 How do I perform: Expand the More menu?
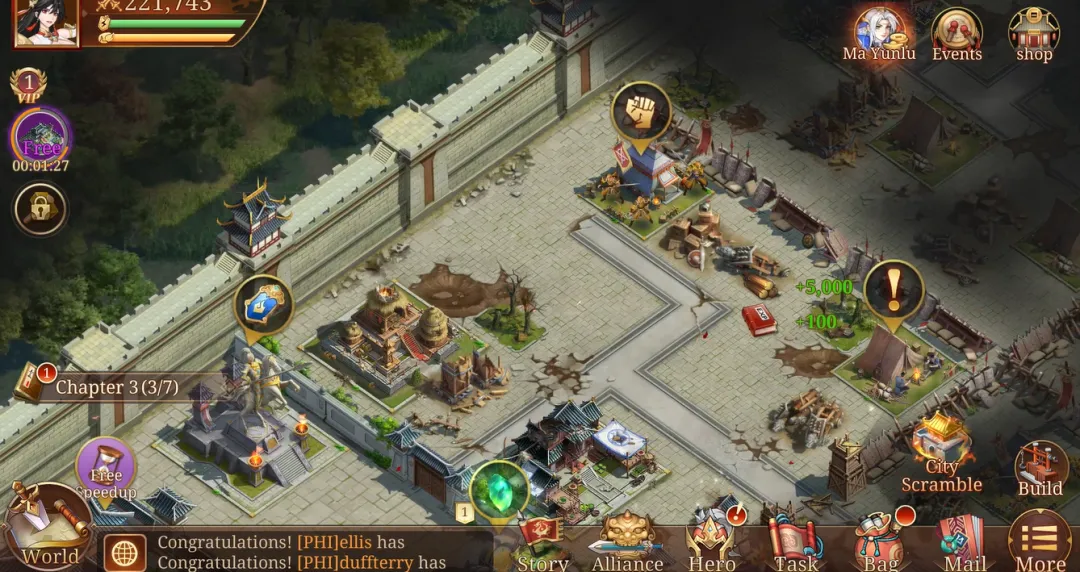1040,543
